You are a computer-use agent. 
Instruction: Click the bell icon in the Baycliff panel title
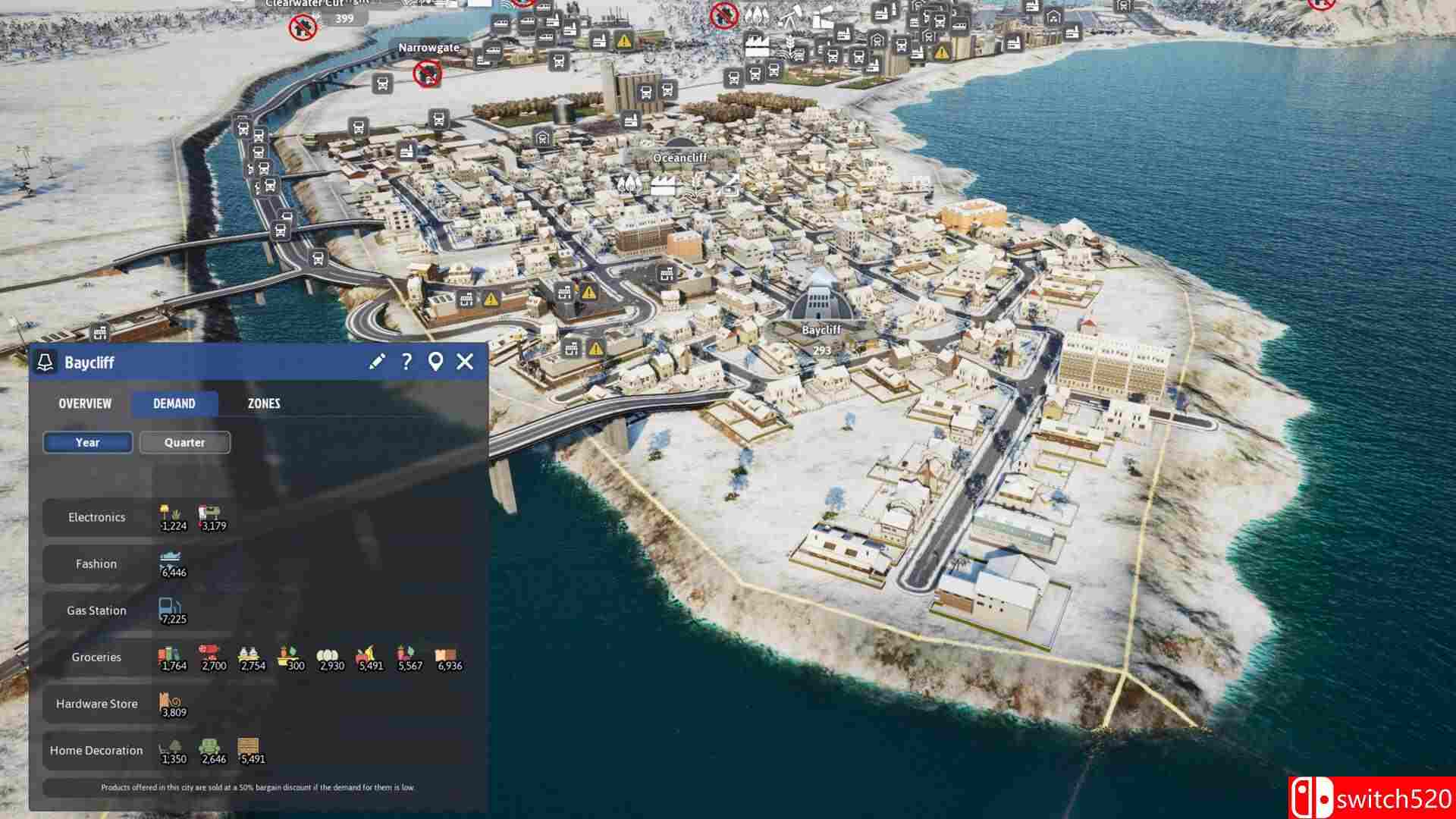point(45,362)
